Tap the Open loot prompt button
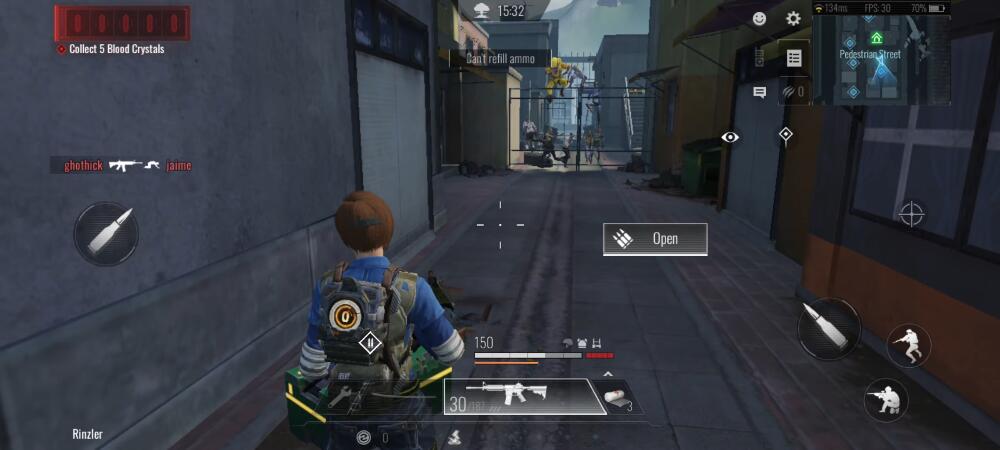Image resolution: width=1000 pixels, height=450 pixels. (x=655, y=239)
